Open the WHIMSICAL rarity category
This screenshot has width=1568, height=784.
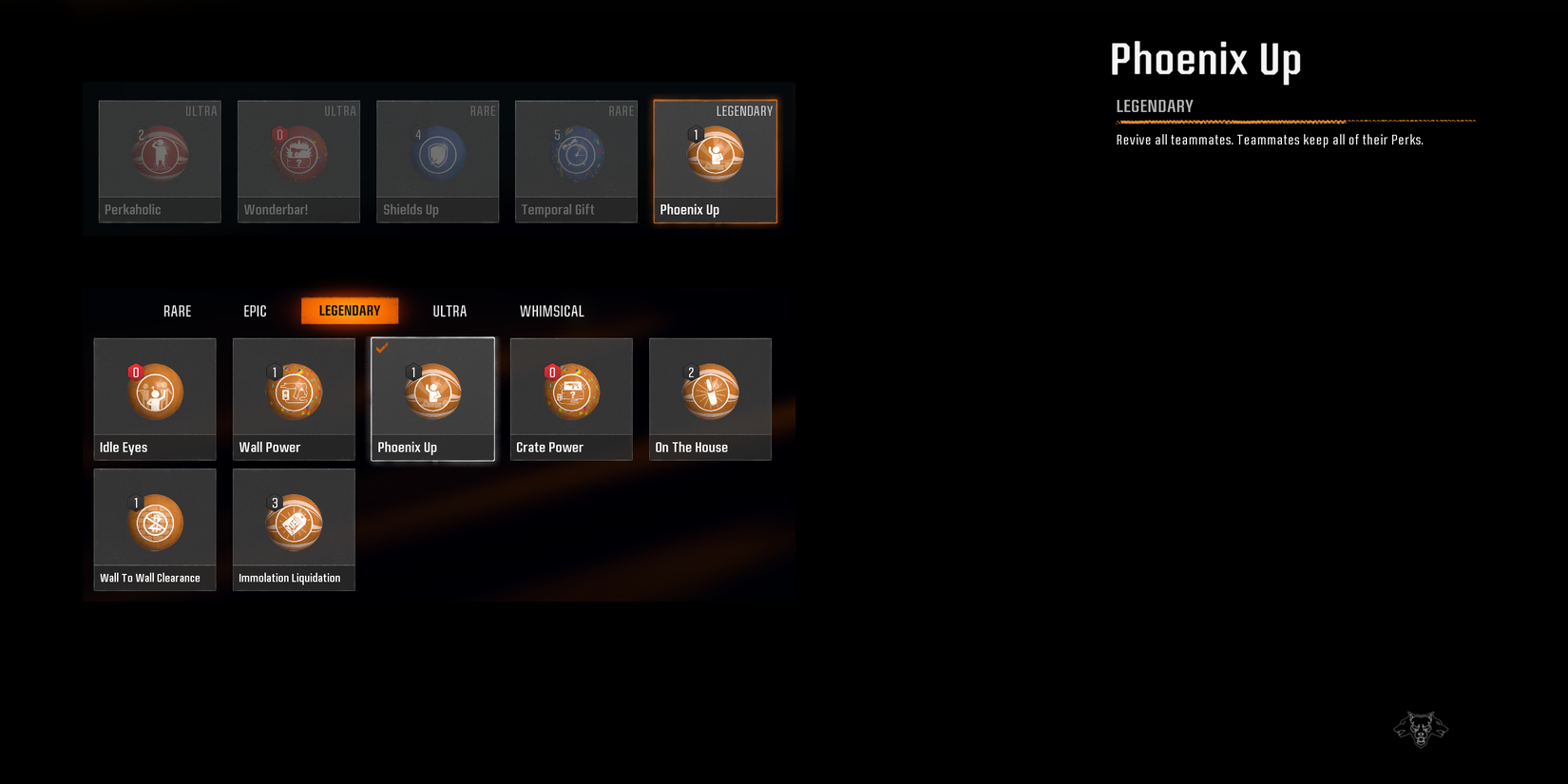[552, 311]
